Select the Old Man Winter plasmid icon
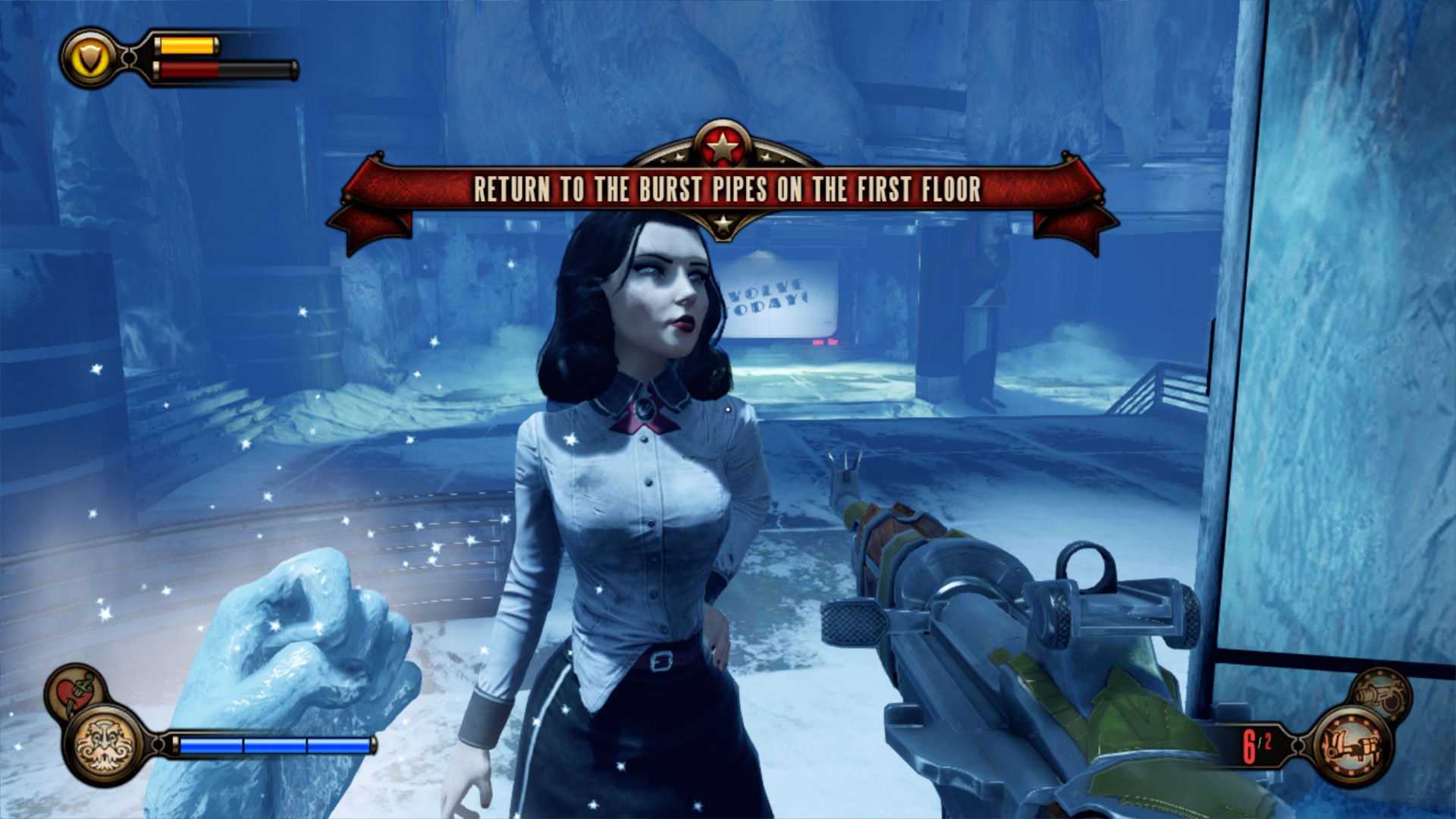1456x819 pixels. 104,745
